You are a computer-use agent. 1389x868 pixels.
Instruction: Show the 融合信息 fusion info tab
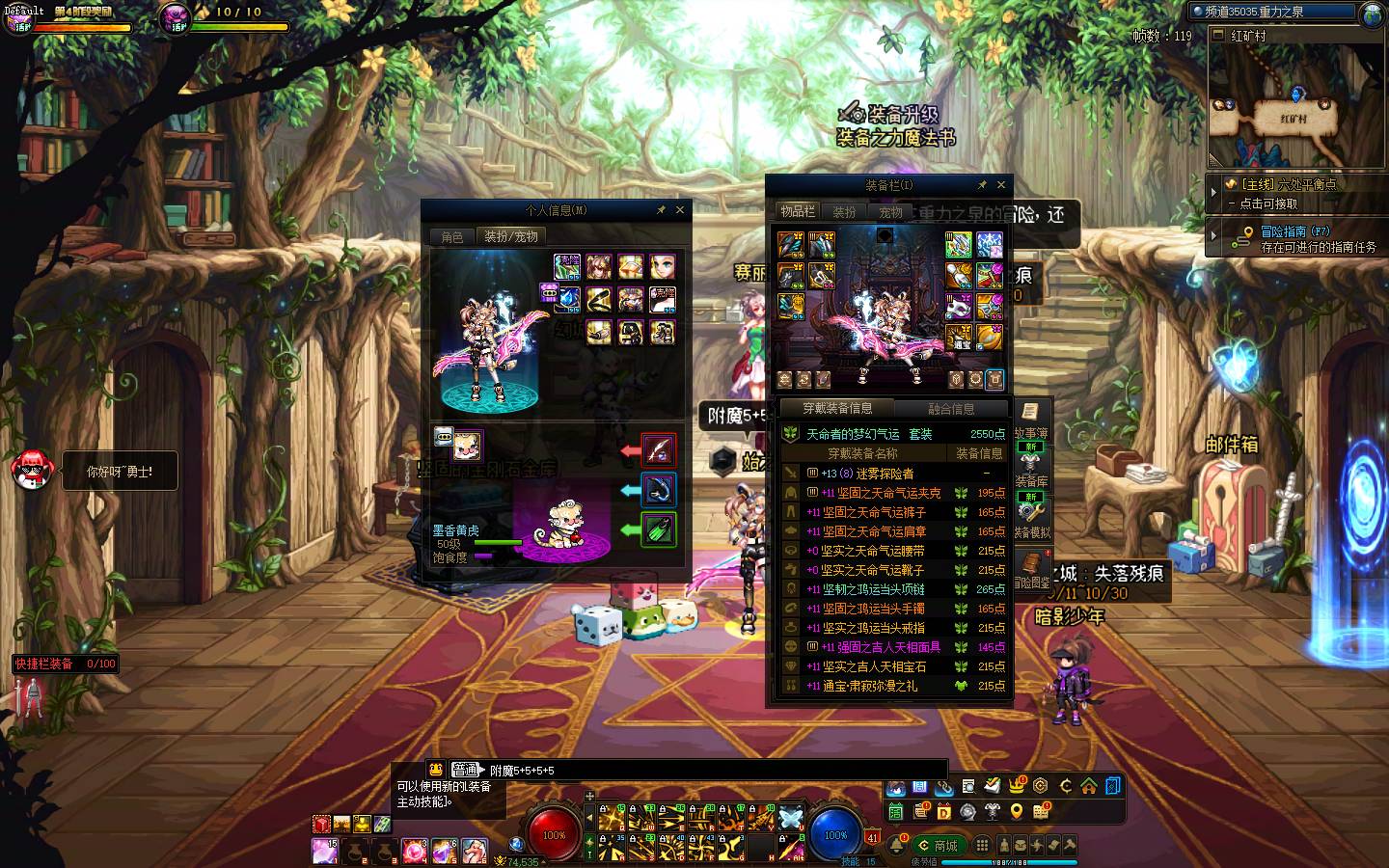[951, 409]
